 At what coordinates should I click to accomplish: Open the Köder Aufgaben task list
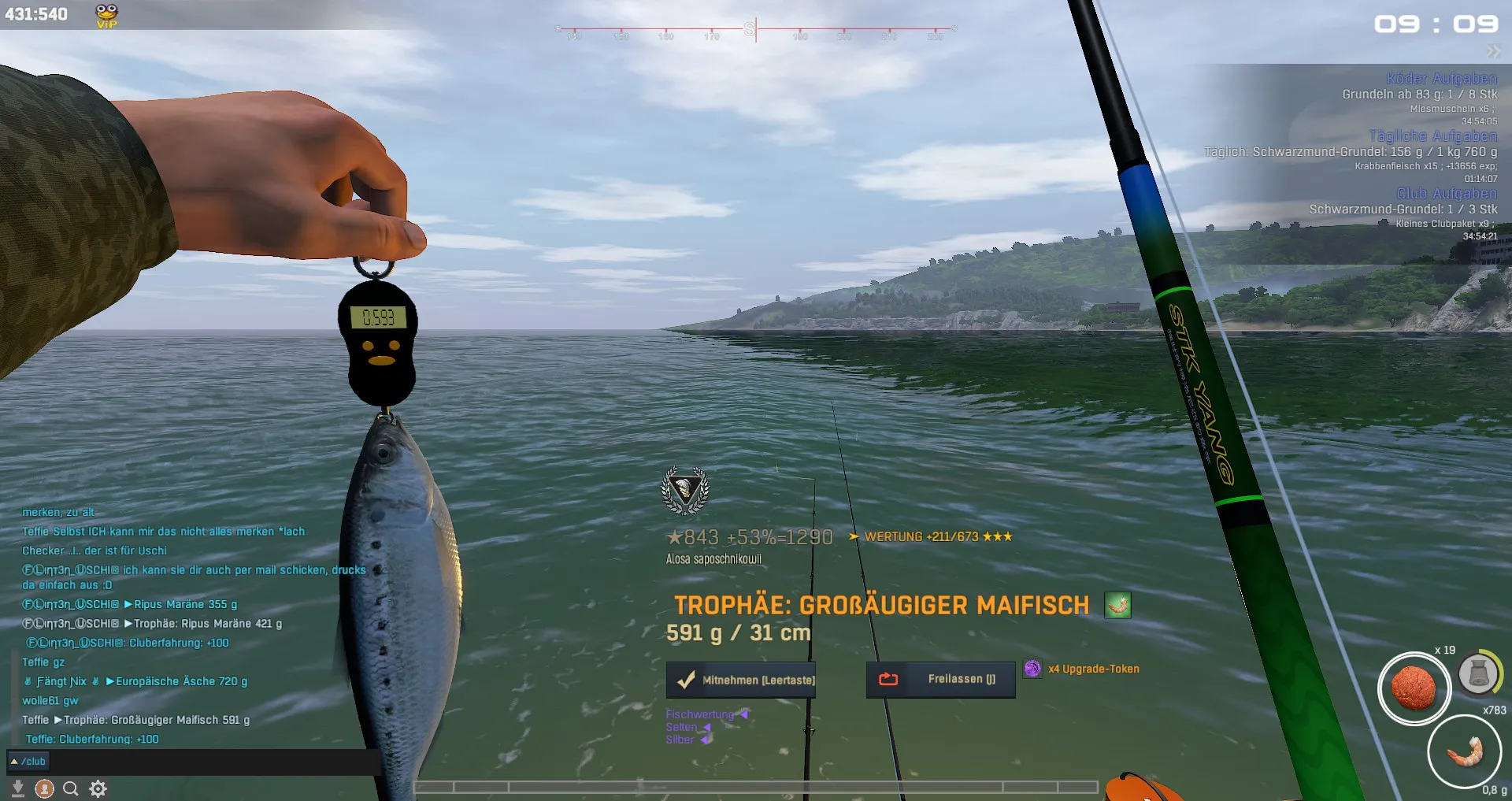pos(1441,78)
